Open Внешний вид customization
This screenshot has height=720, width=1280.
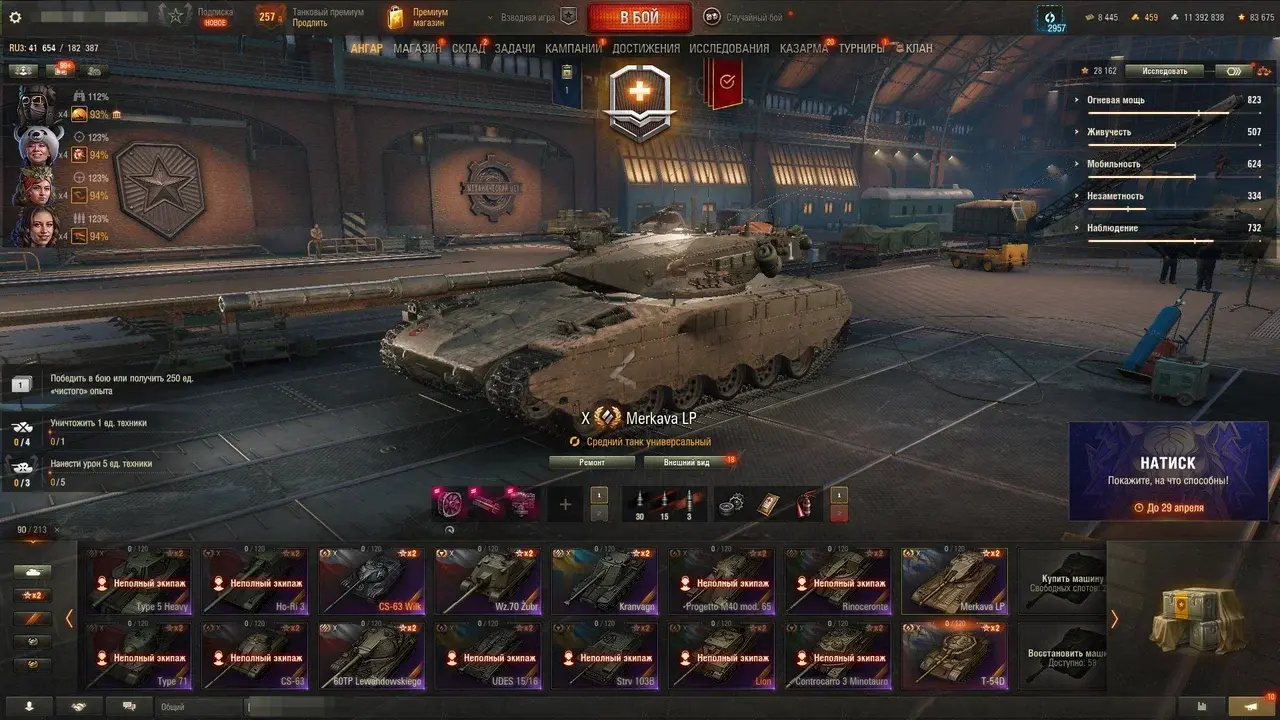689,462
